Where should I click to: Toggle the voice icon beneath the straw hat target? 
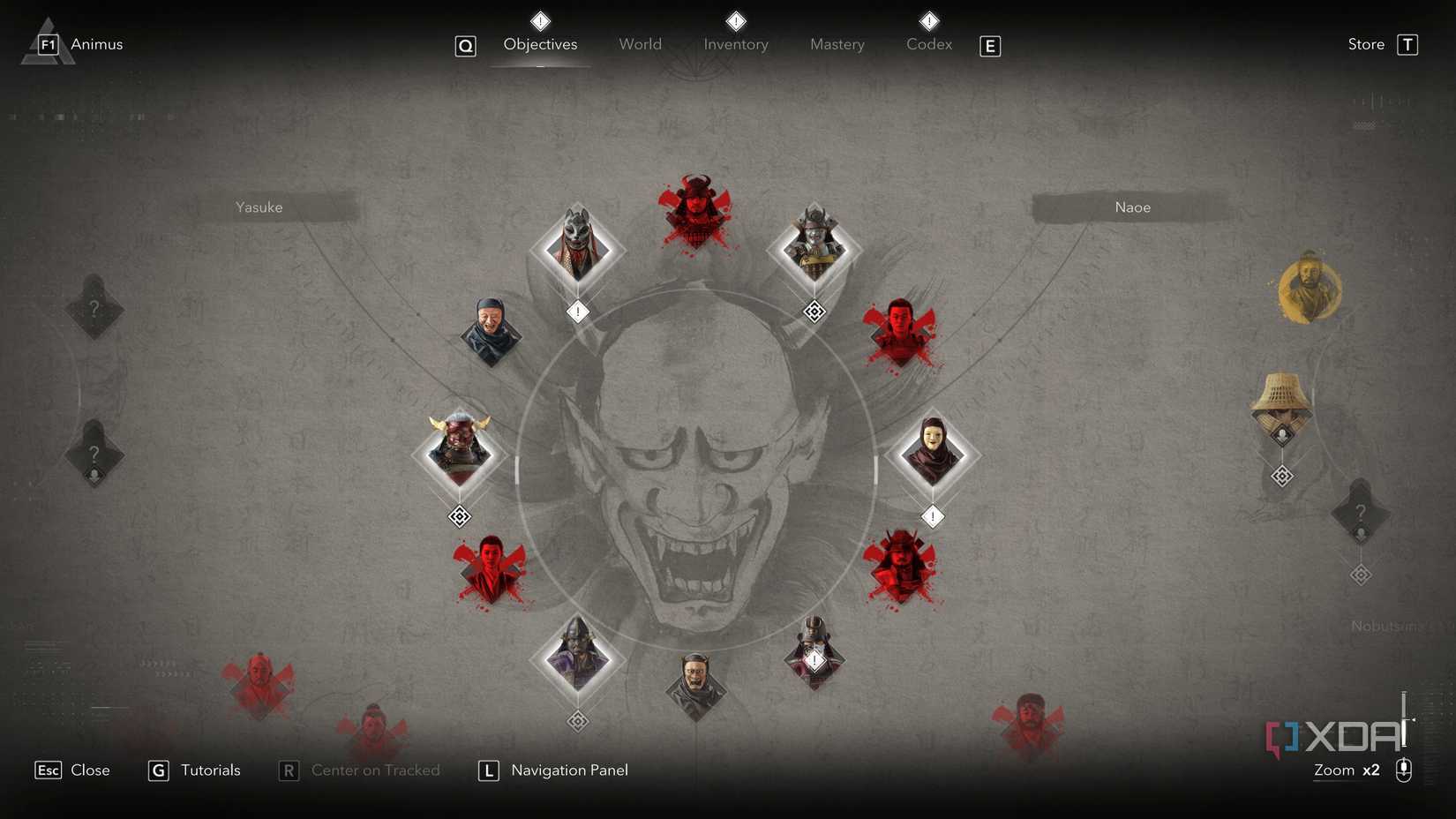(x=1282, y=432)
